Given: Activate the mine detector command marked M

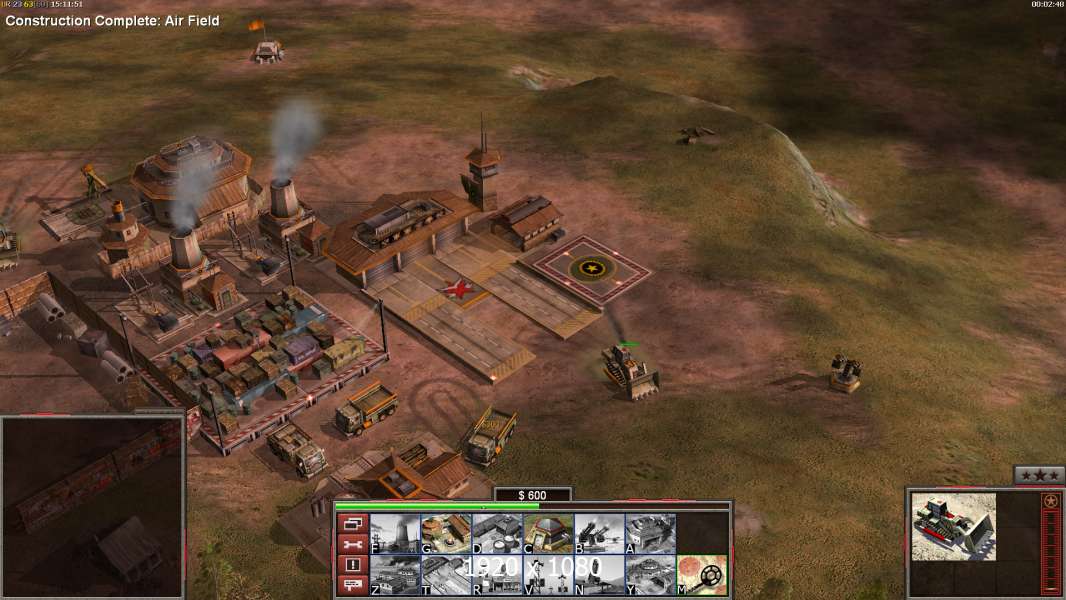Looking at the screenshot, I should coord(702,574).
